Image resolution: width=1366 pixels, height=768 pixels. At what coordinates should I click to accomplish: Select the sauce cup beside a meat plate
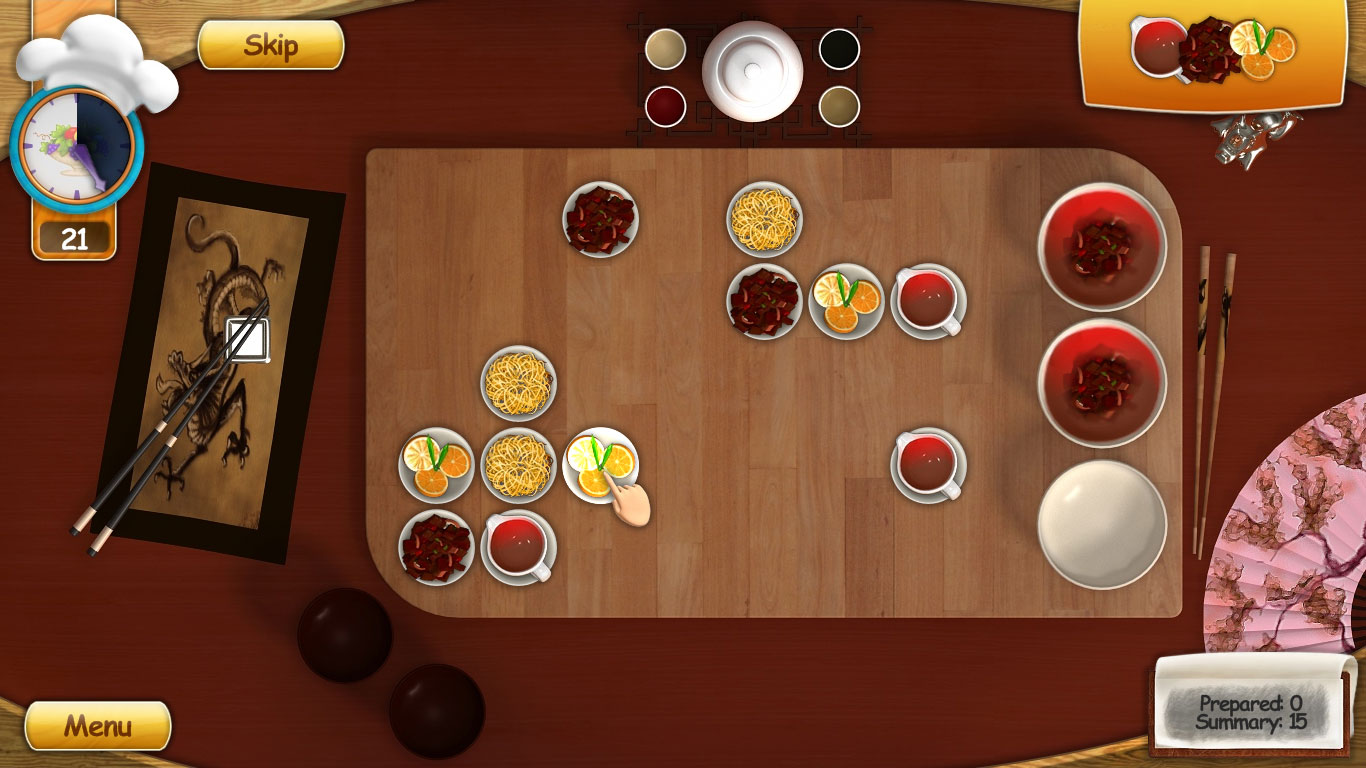(x=518, y=547)
